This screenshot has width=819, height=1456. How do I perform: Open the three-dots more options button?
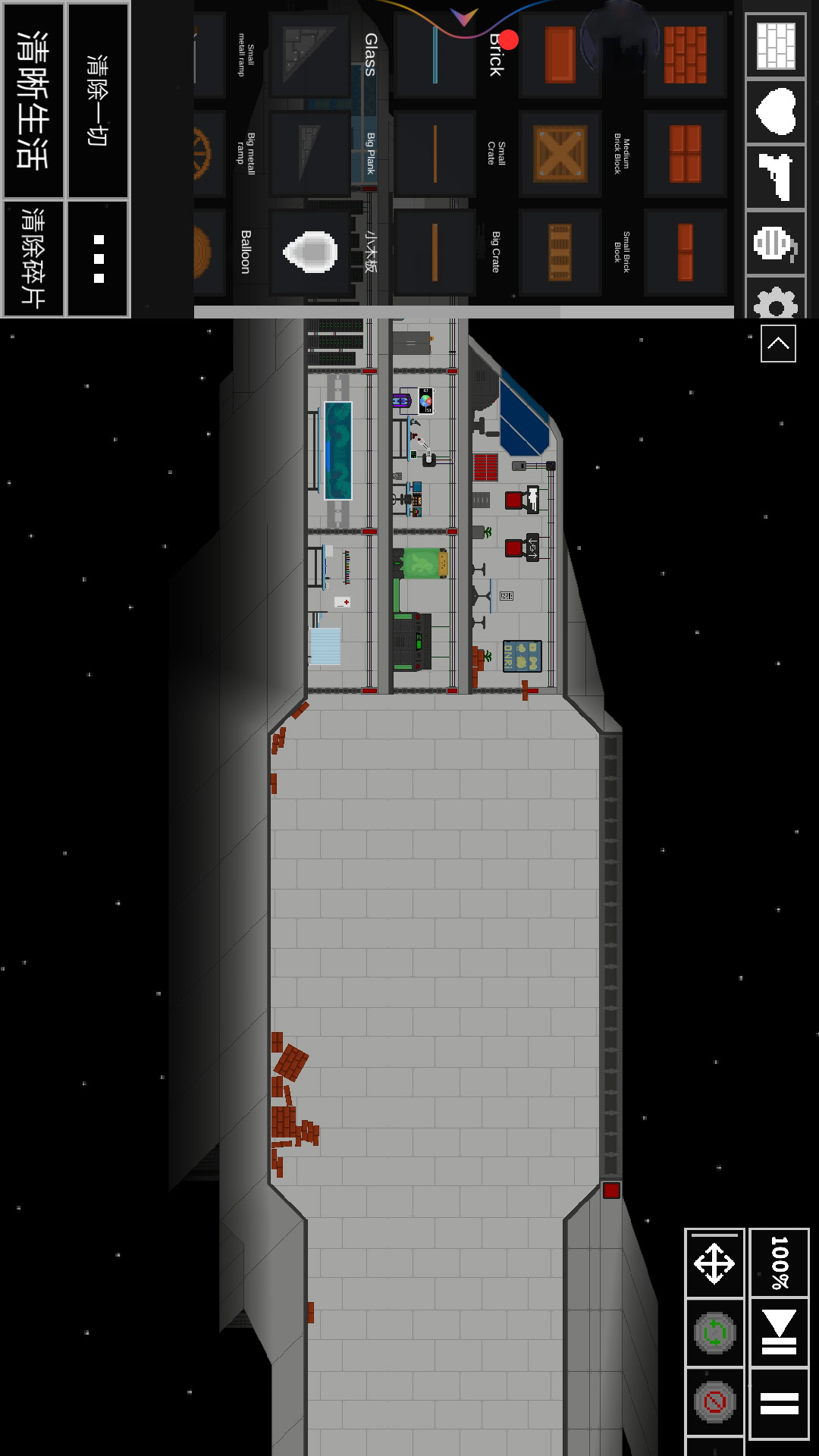98,259
